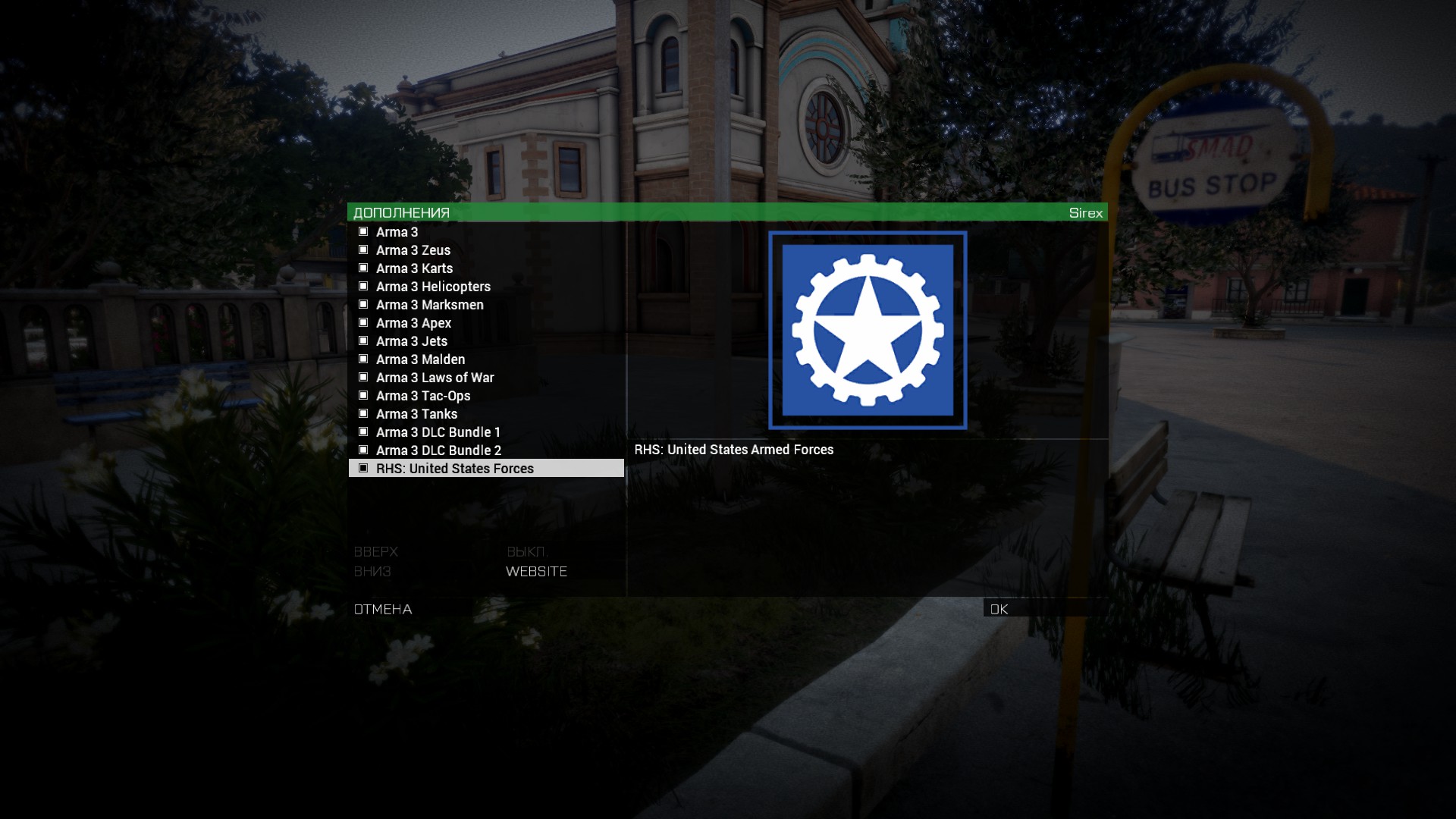Open the mod's WEBSITE link
Viewport: 1456px width, 819px height.
[536, 572]
